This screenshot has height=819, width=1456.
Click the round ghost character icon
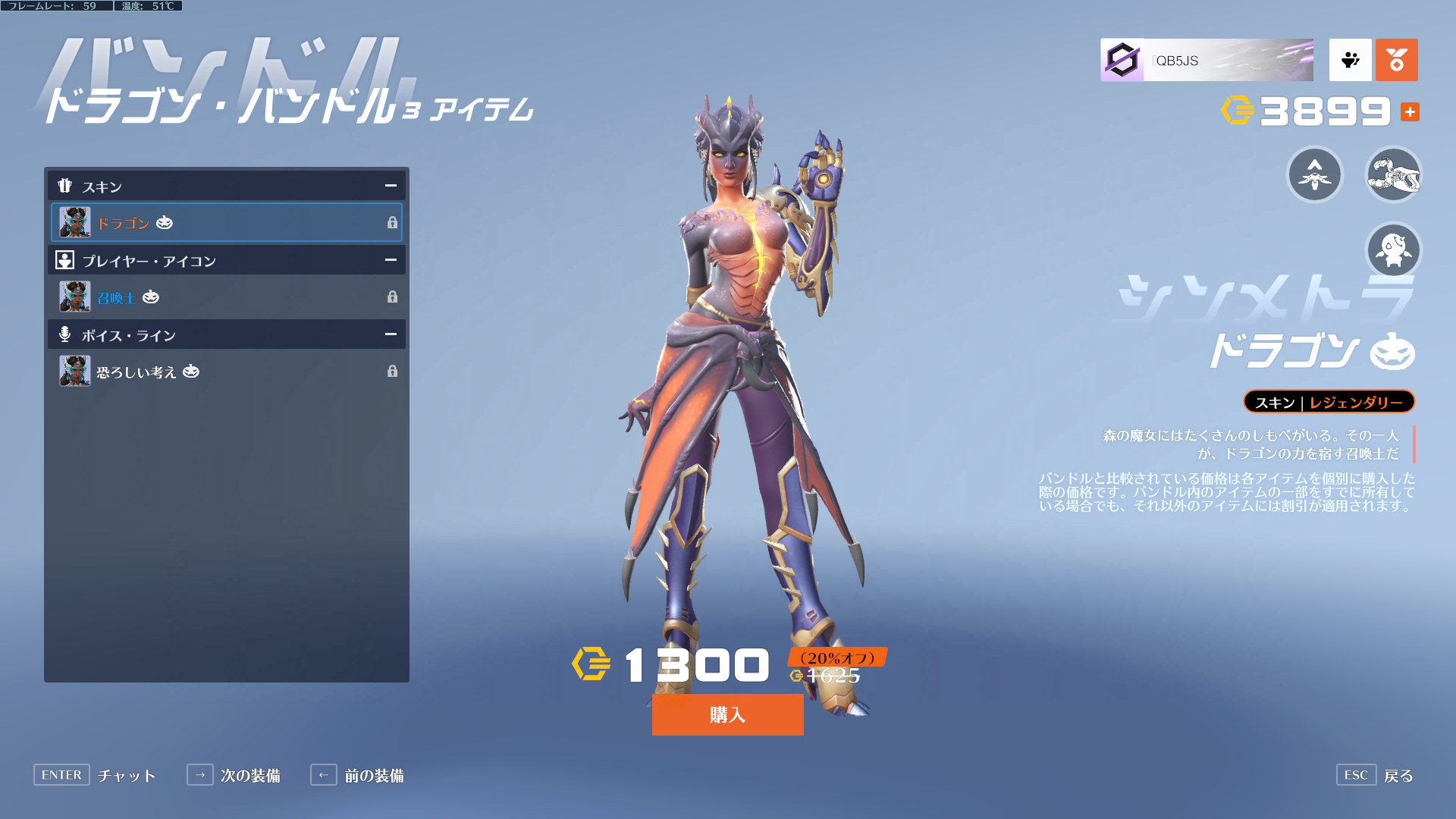pyautogui.click(x=1393, y=250)
